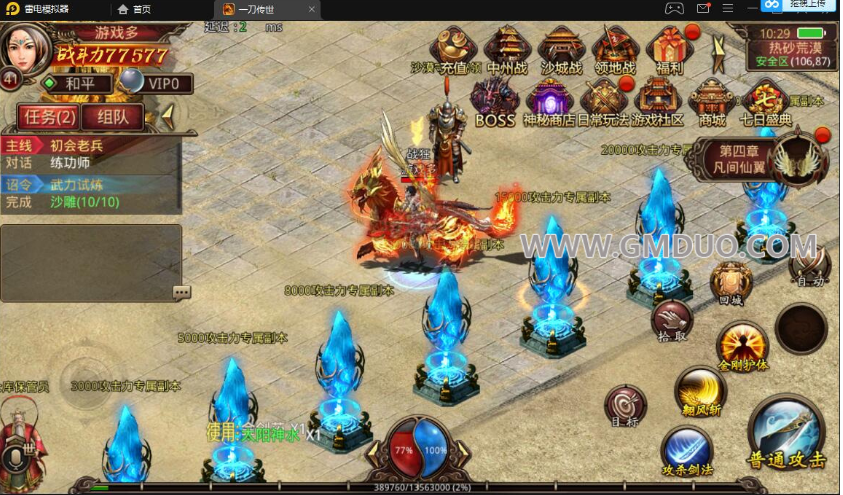This screenshot has height=495, width=843.
Task: Open the 七日盛典 seven-day event
Action: click(765, 103)
